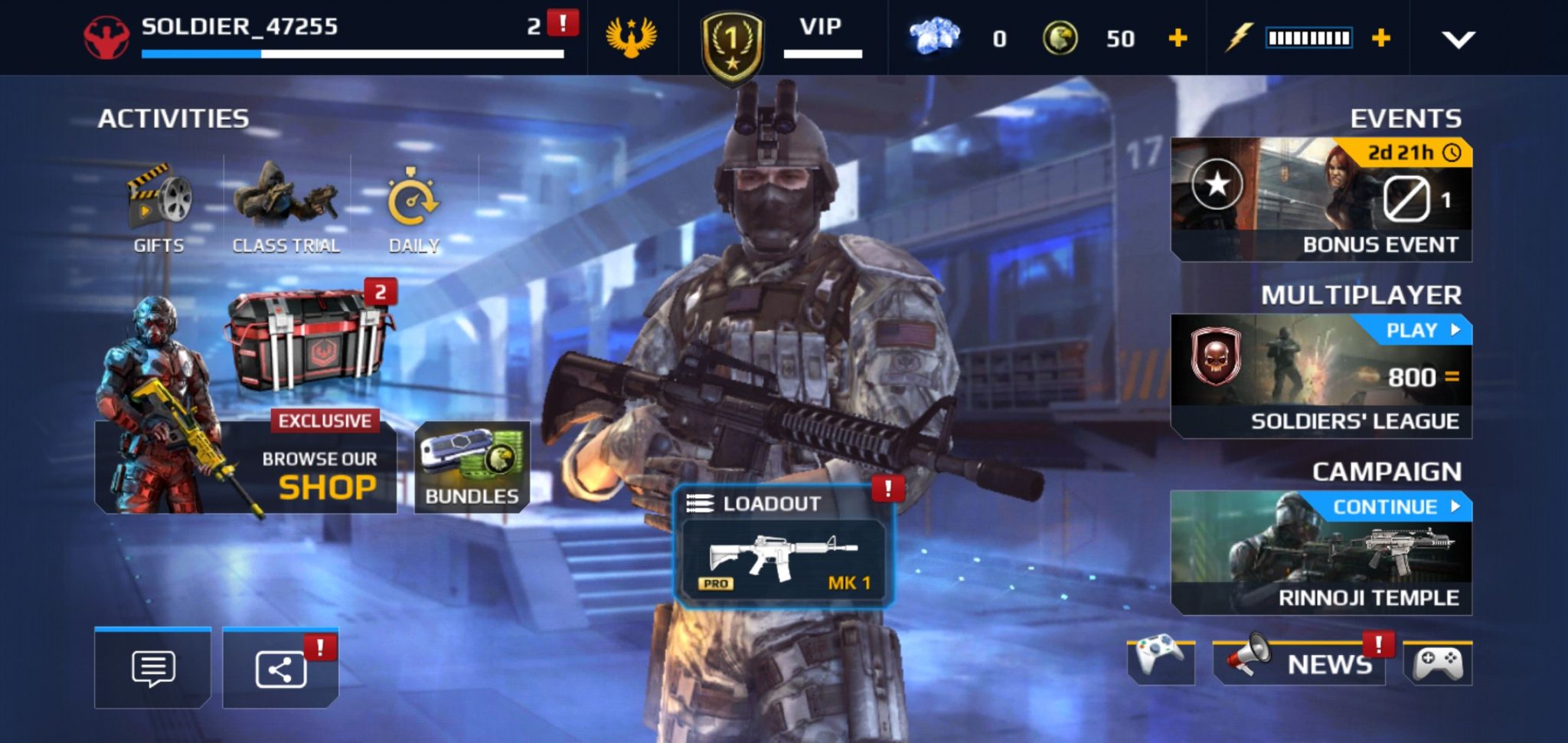View the Bonus Event tile

click(x=1321, y=199)
